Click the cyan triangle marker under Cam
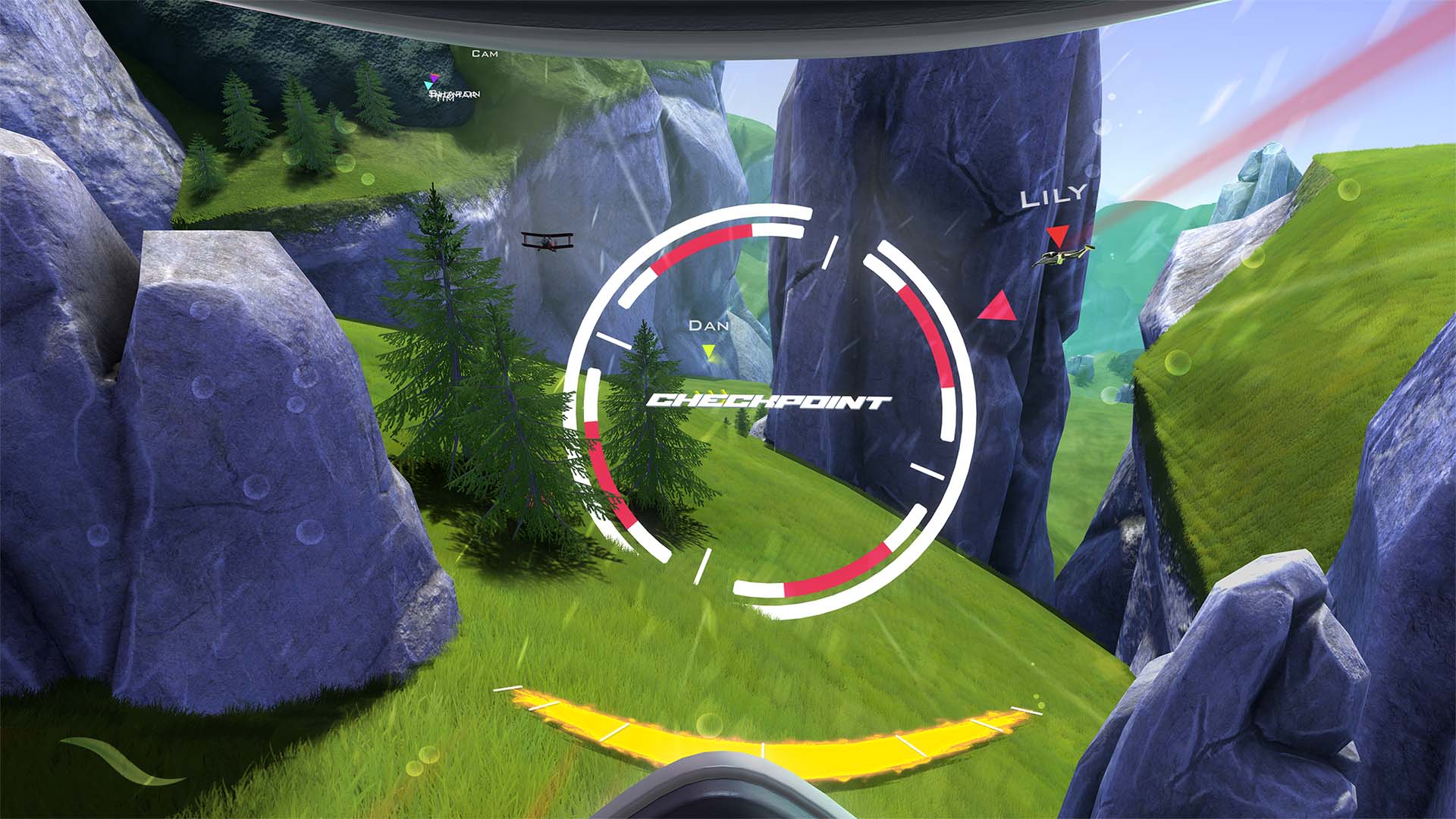The width and height of the screenshot is (1456, 819). pyautogui.click(x=428, y=85)
